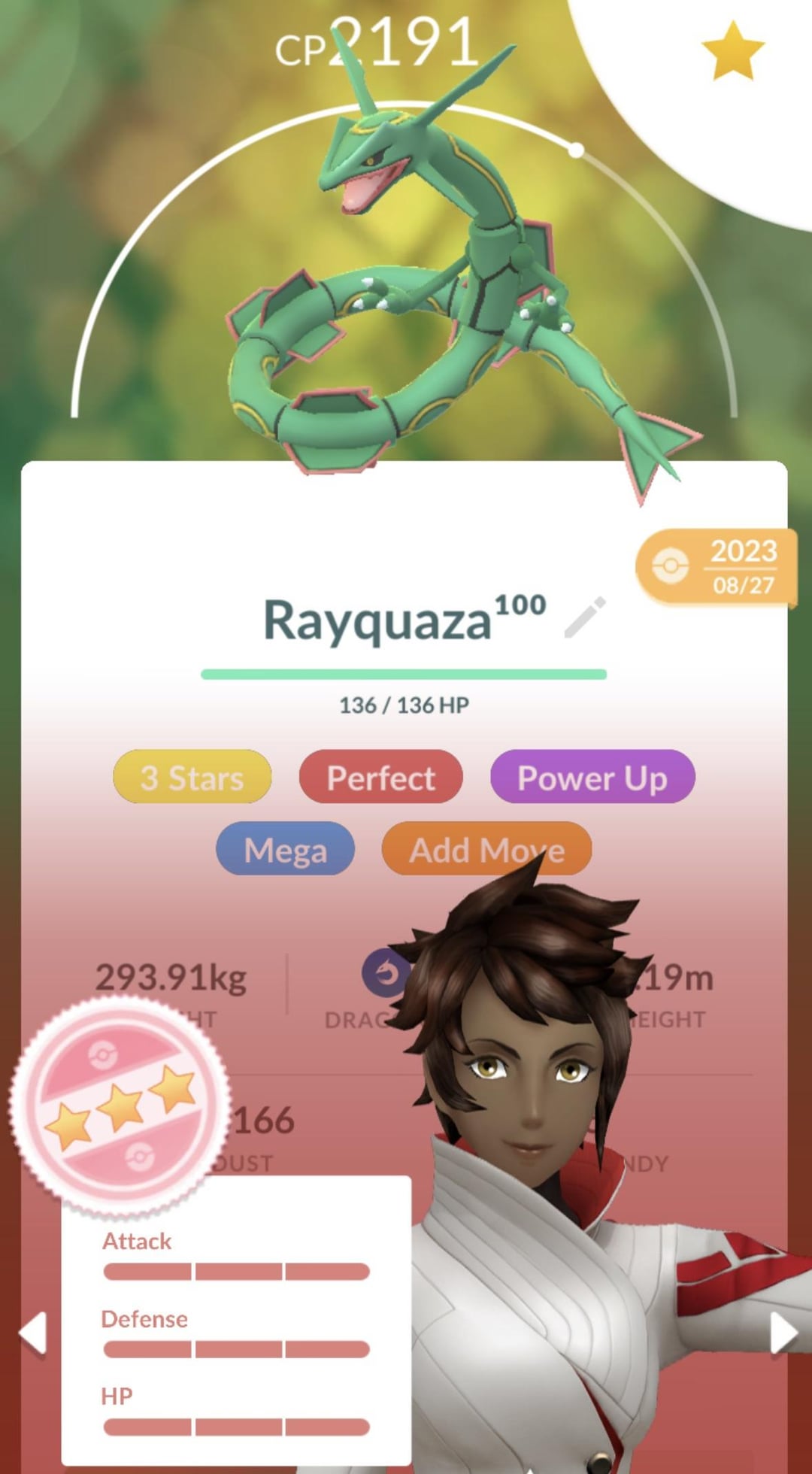Viewport: 812px width, 1474px height.
Task: Open the purple Power Up tag
Action: pos(592,777)
